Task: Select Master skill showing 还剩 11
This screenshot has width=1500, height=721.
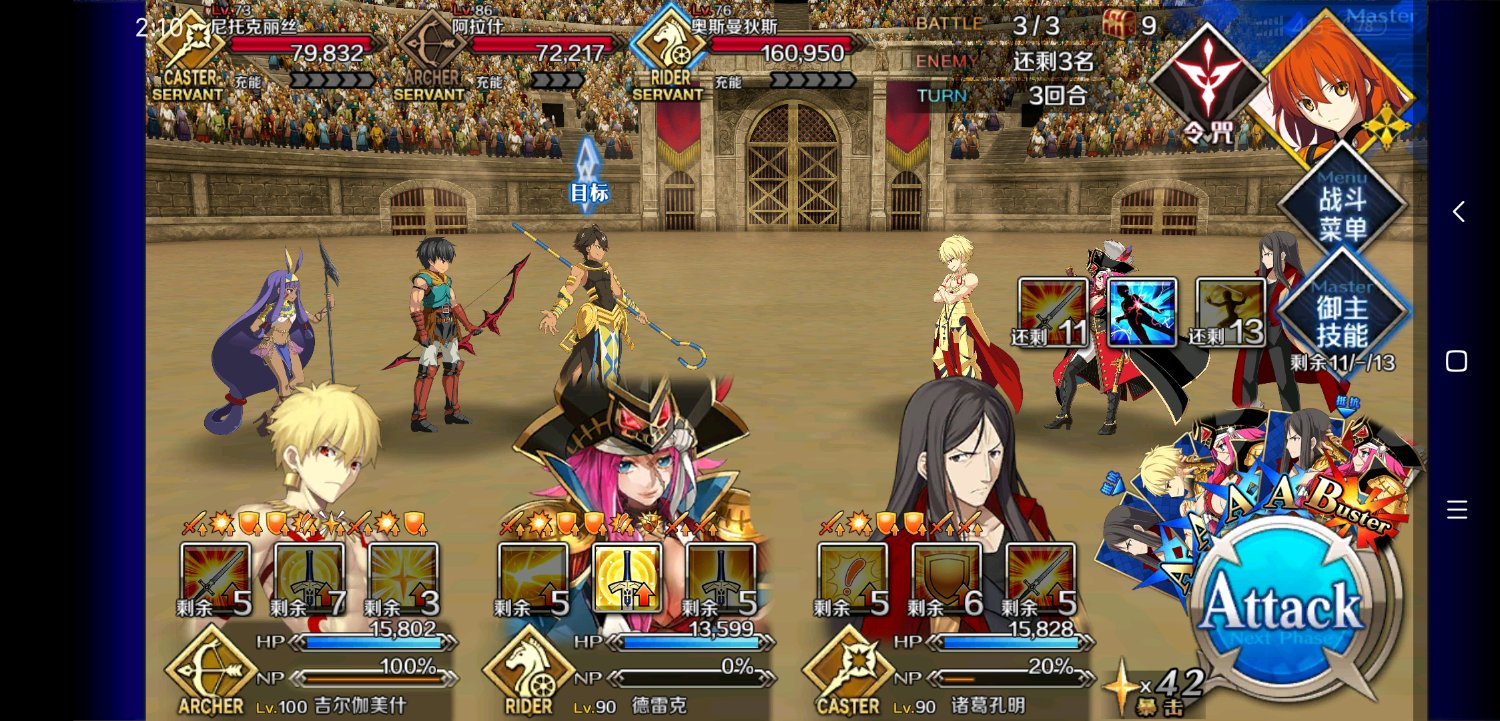Action: point(1053,312)
